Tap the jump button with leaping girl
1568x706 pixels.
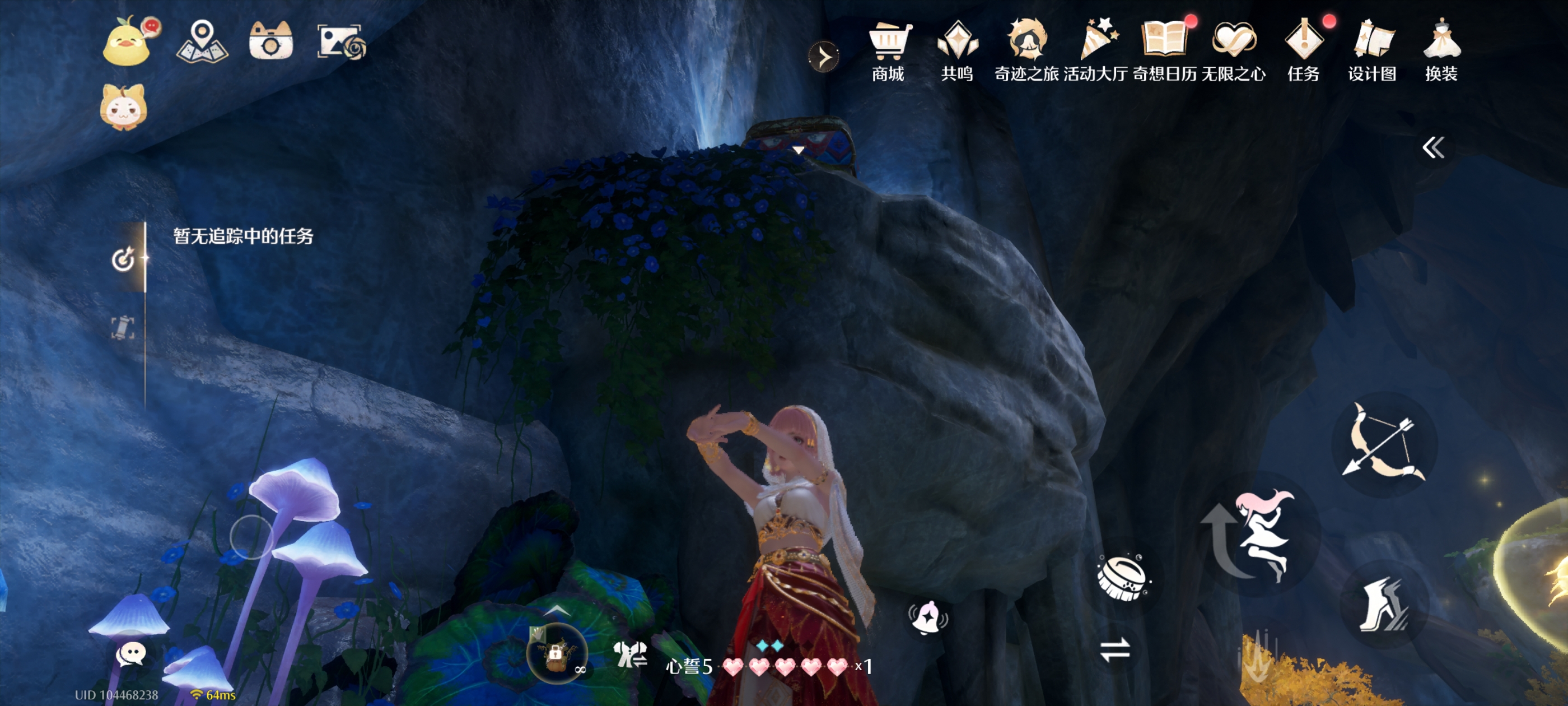[1263, 535]
